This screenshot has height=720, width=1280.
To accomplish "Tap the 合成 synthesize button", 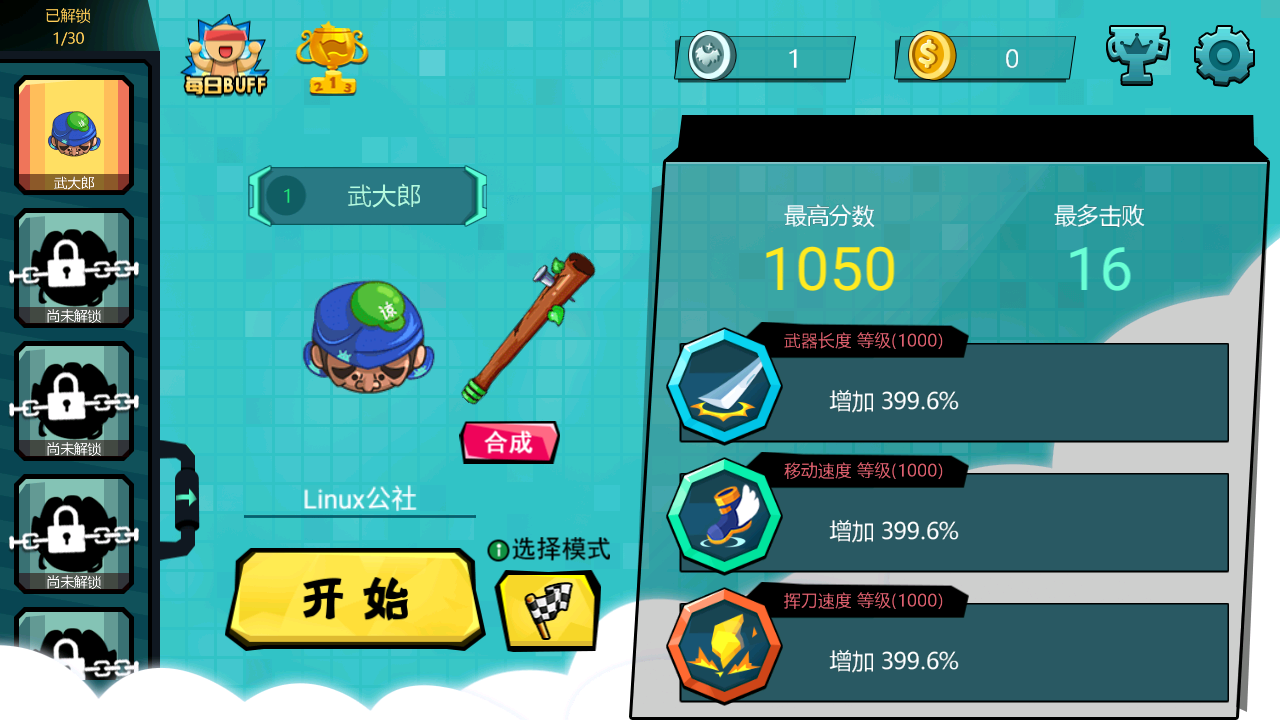I will tap(509, 441).
